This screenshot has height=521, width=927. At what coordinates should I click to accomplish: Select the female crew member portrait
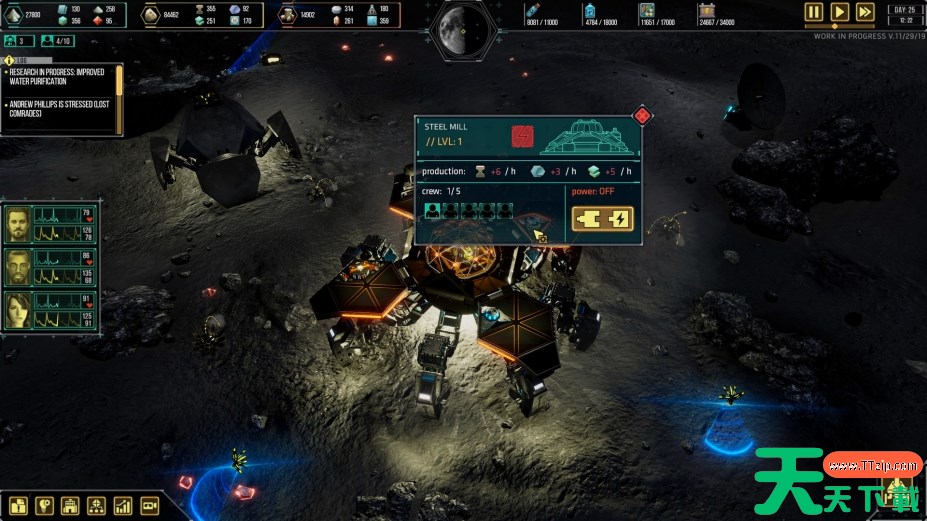[x=18, y=309]
